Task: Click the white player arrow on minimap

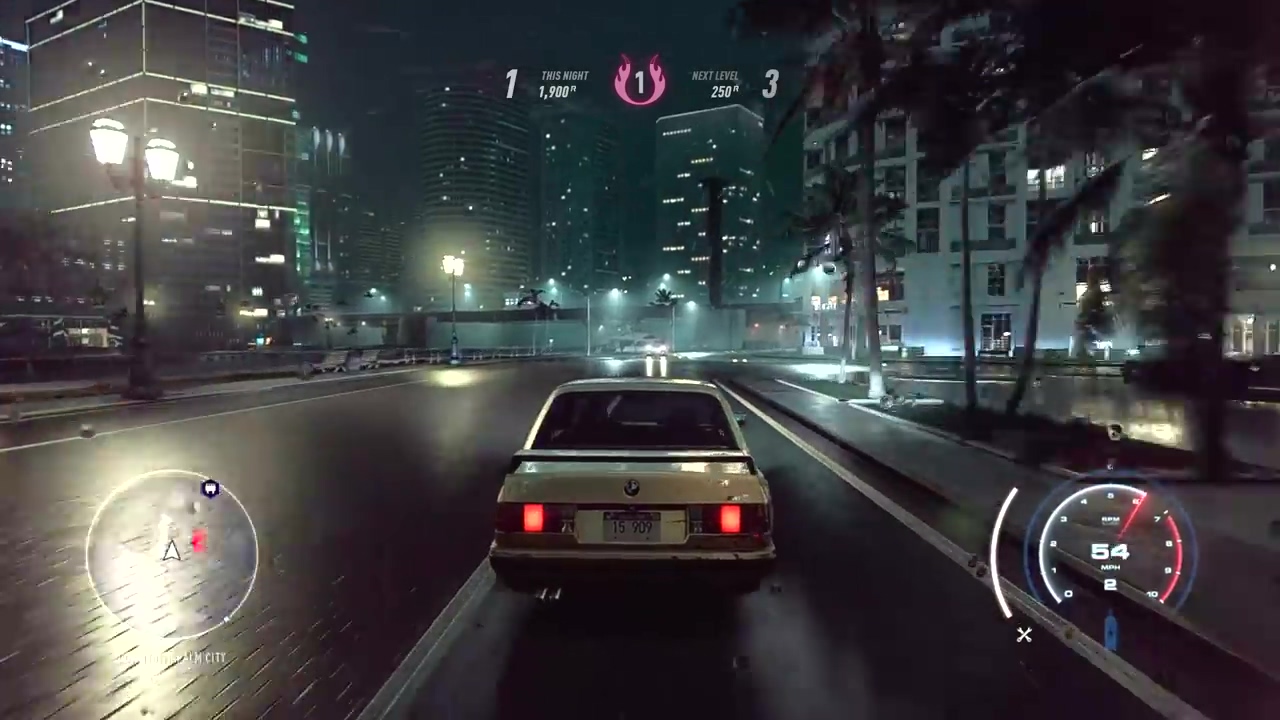Action: click(172, 549)
